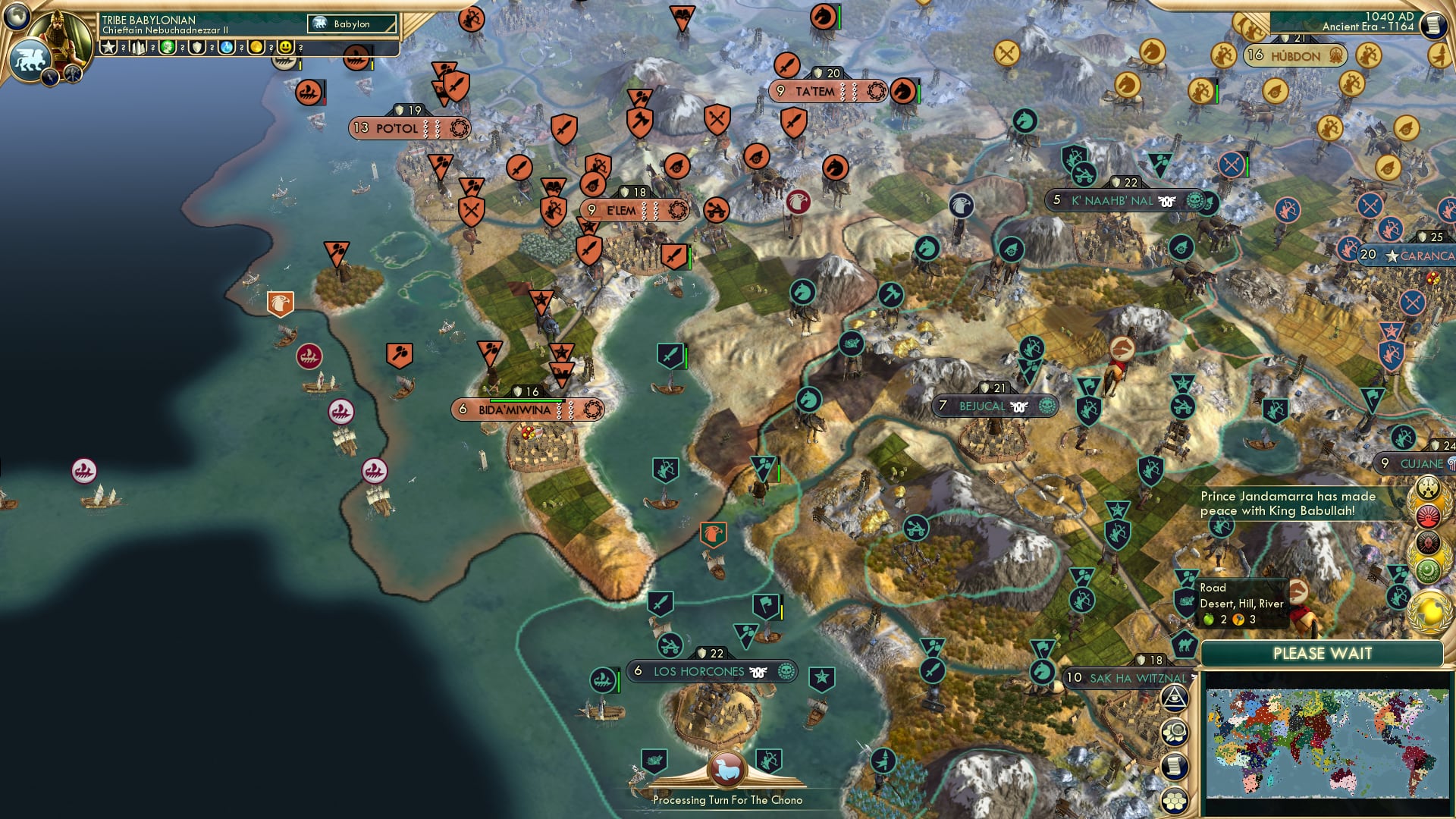This screenshot has height=819, width=1456.
Task: Click the LOS HORCONES city name
Action: click(x=699, y=671)
